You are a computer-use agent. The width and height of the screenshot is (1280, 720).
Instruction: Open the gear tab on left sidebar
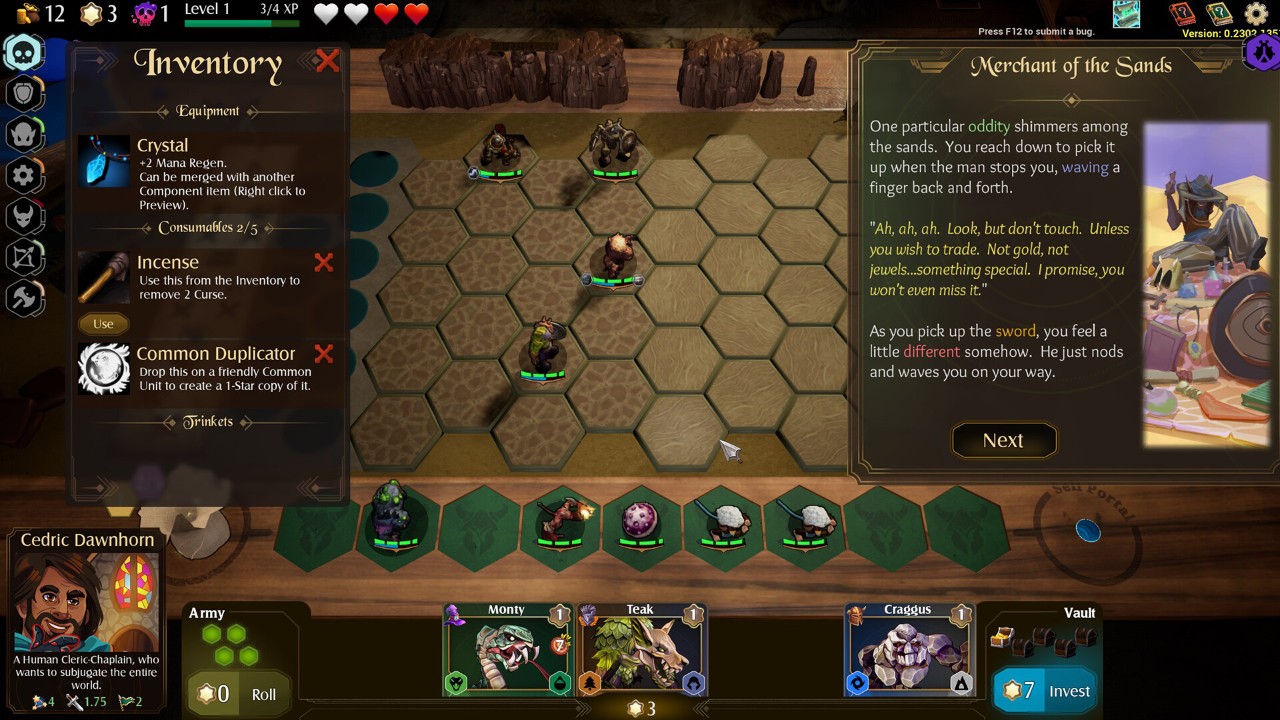tap(24, 176)
